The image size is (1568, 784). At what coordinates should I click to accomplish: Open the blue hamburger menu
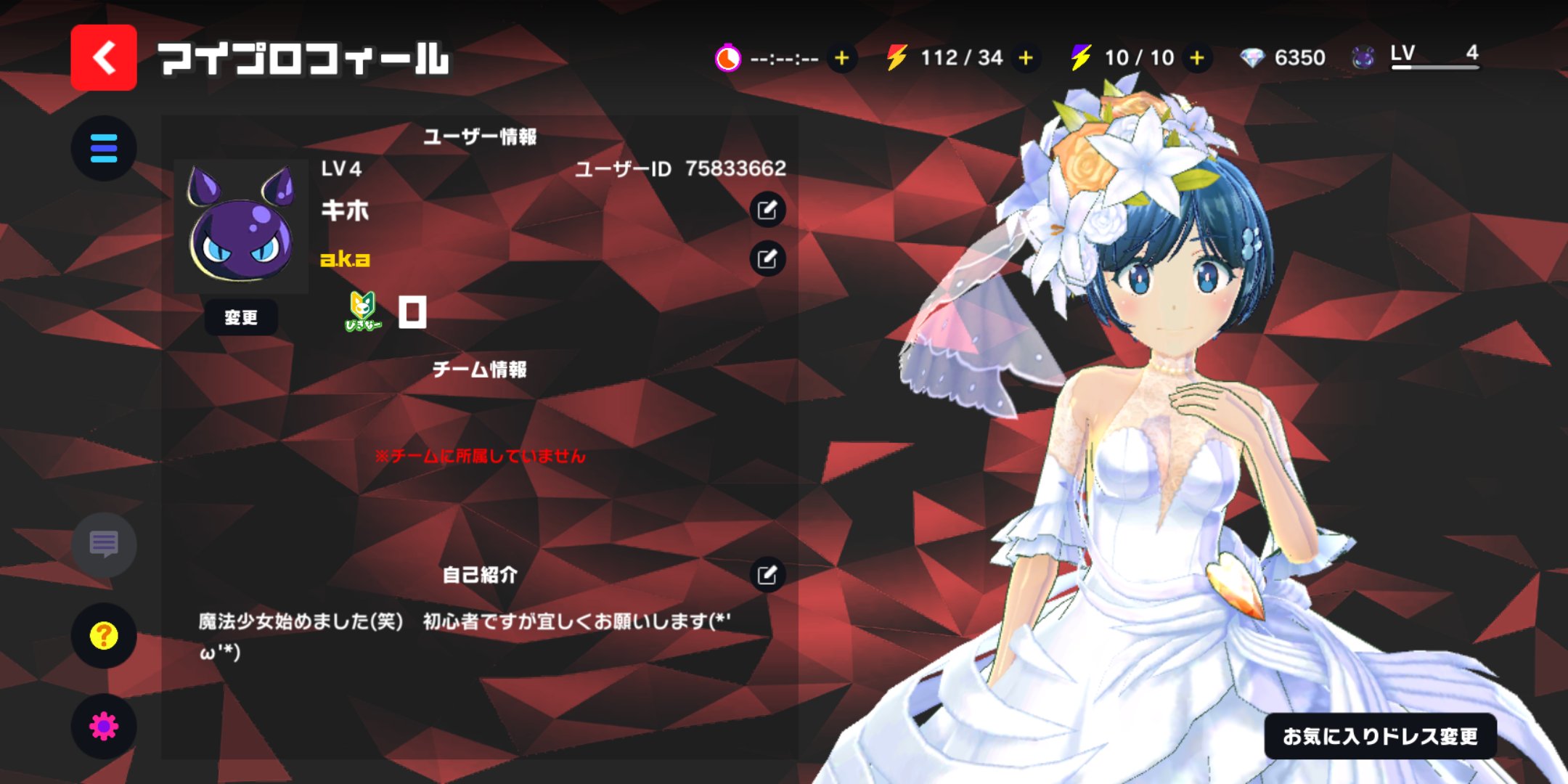[104, 148]
